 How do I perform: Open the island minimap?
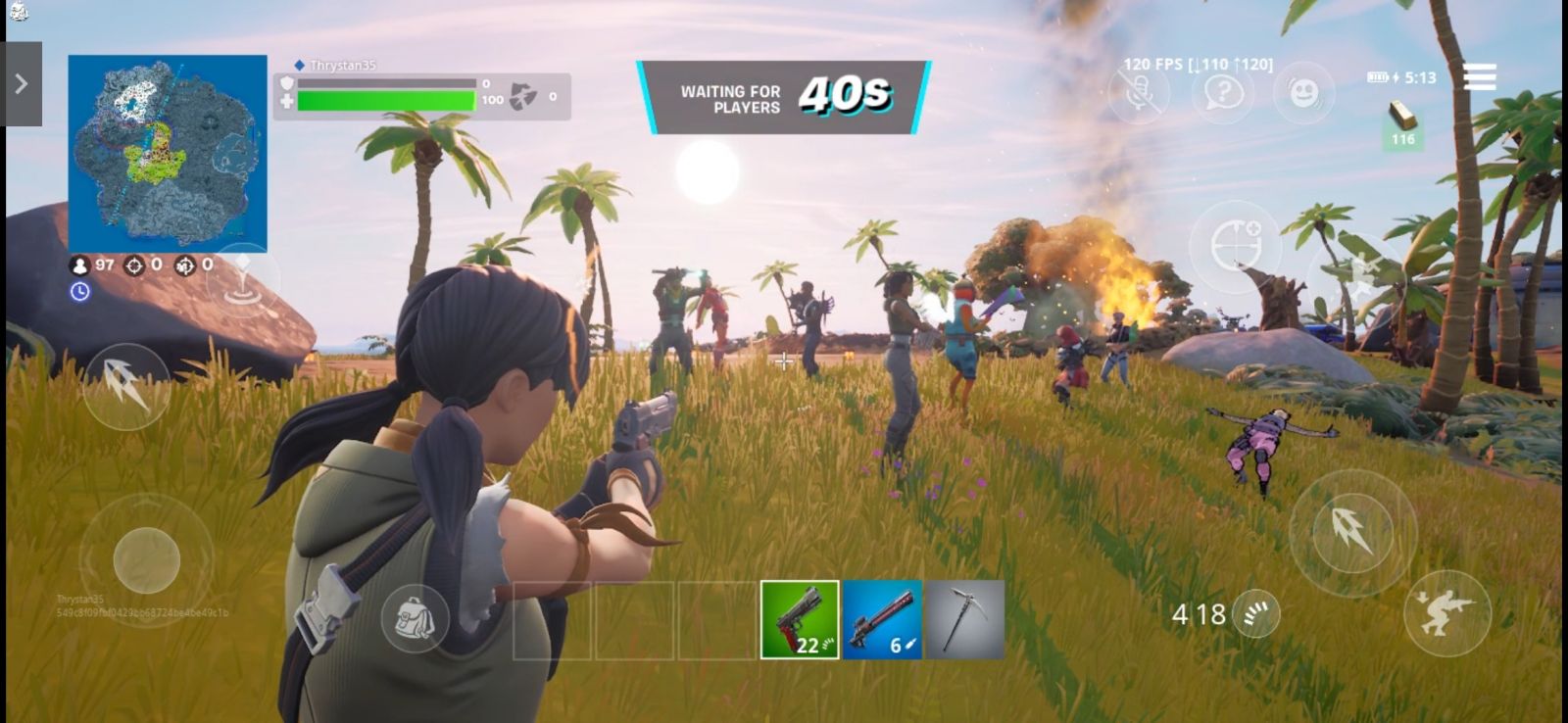pyautogui.click(x=168, y=153)
